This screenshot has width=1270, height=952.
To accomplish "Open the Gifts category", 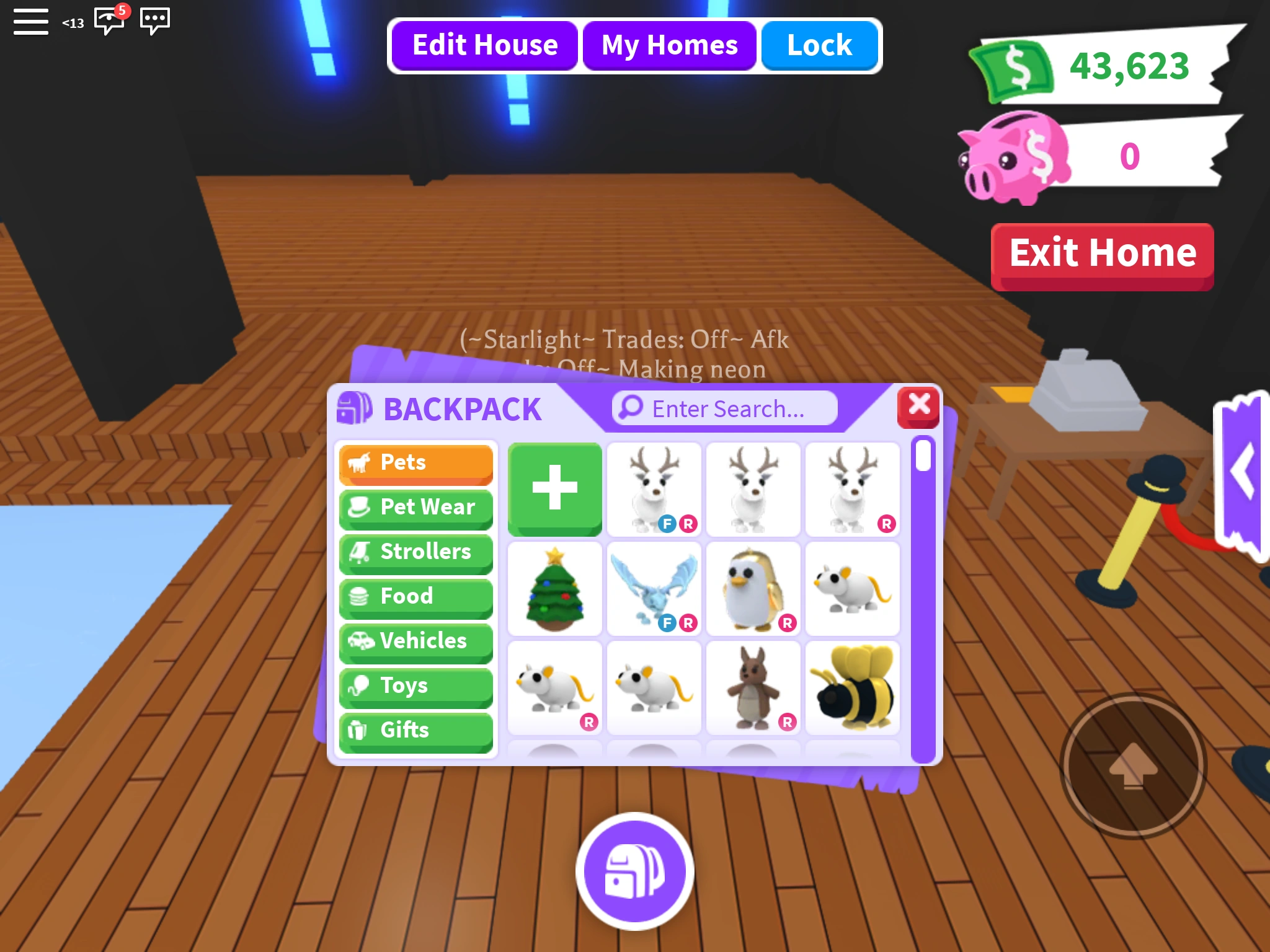I will [x=415, y=731].
